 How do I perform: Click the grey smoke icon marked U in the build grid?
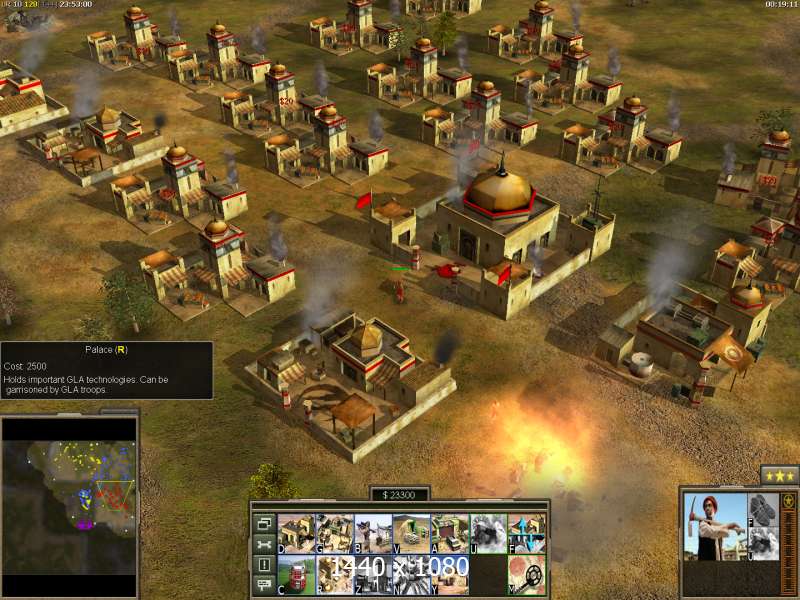pos(488,533)
